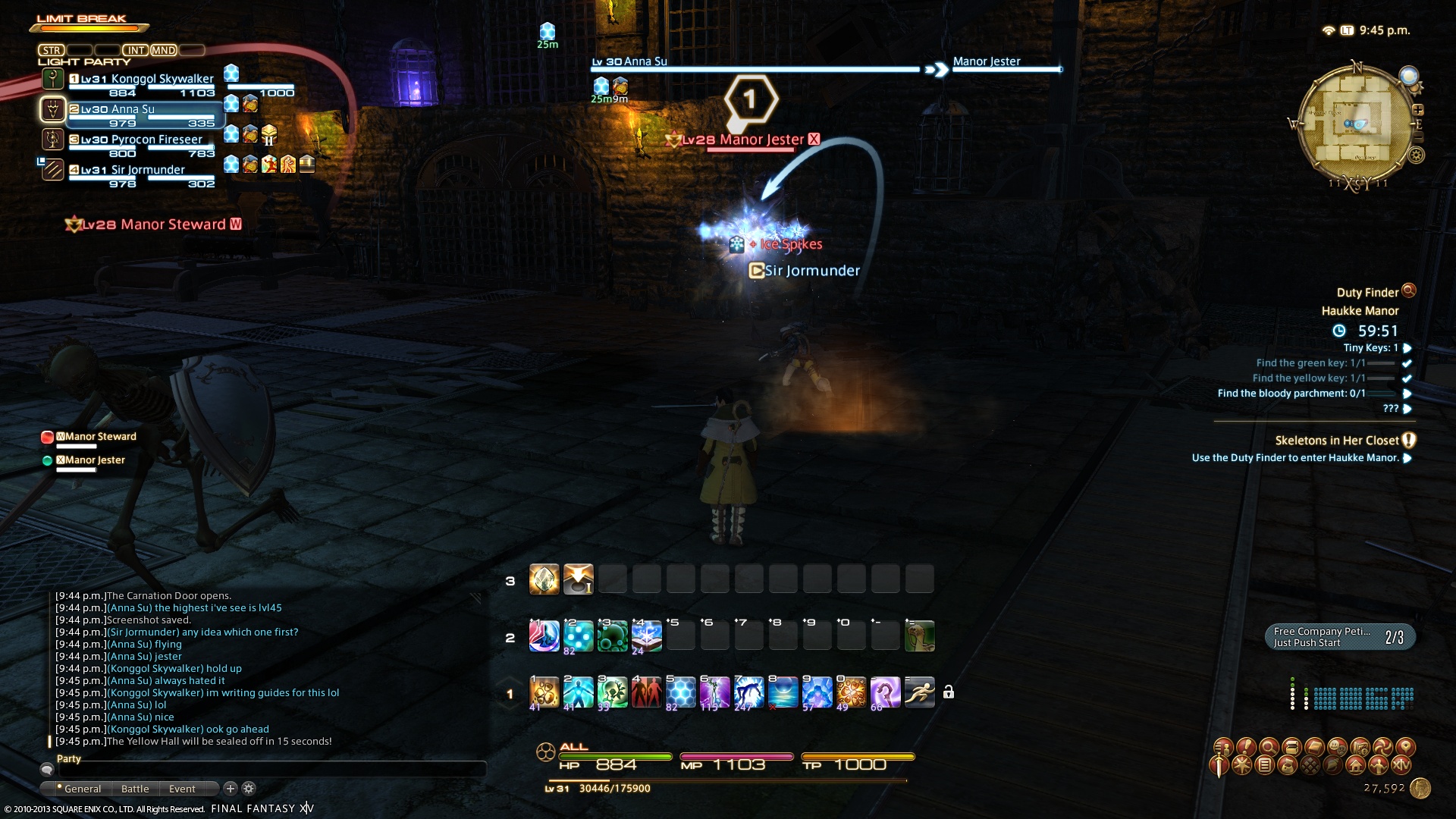Add a new chat tab with plus button
1456x819 pixels.
click(x=231, y=789)
